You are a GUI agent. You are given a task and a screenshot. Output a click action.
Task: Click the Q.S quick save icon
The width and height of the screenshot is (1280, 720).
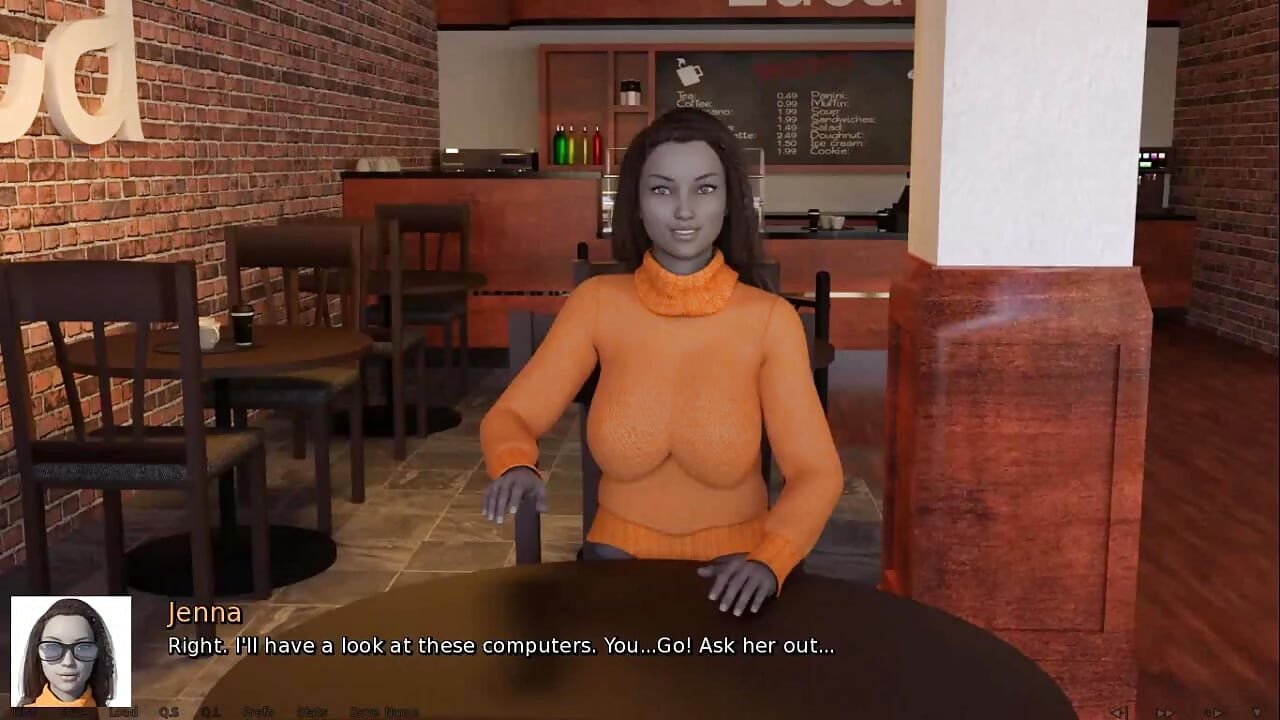coord(169,712)
